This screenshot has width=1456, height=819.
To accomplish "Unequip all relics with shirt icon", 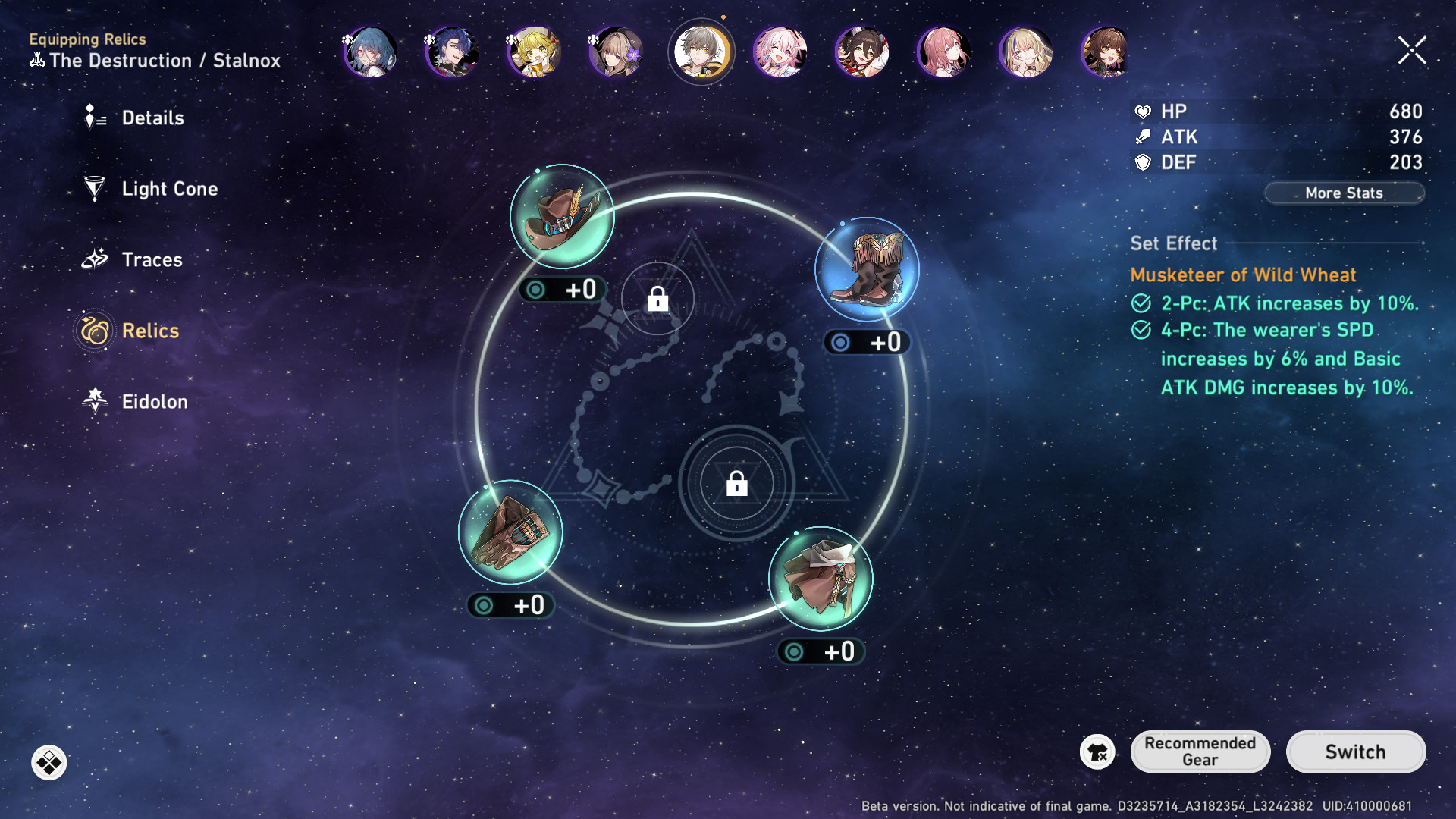I will tap(1097, 752).
